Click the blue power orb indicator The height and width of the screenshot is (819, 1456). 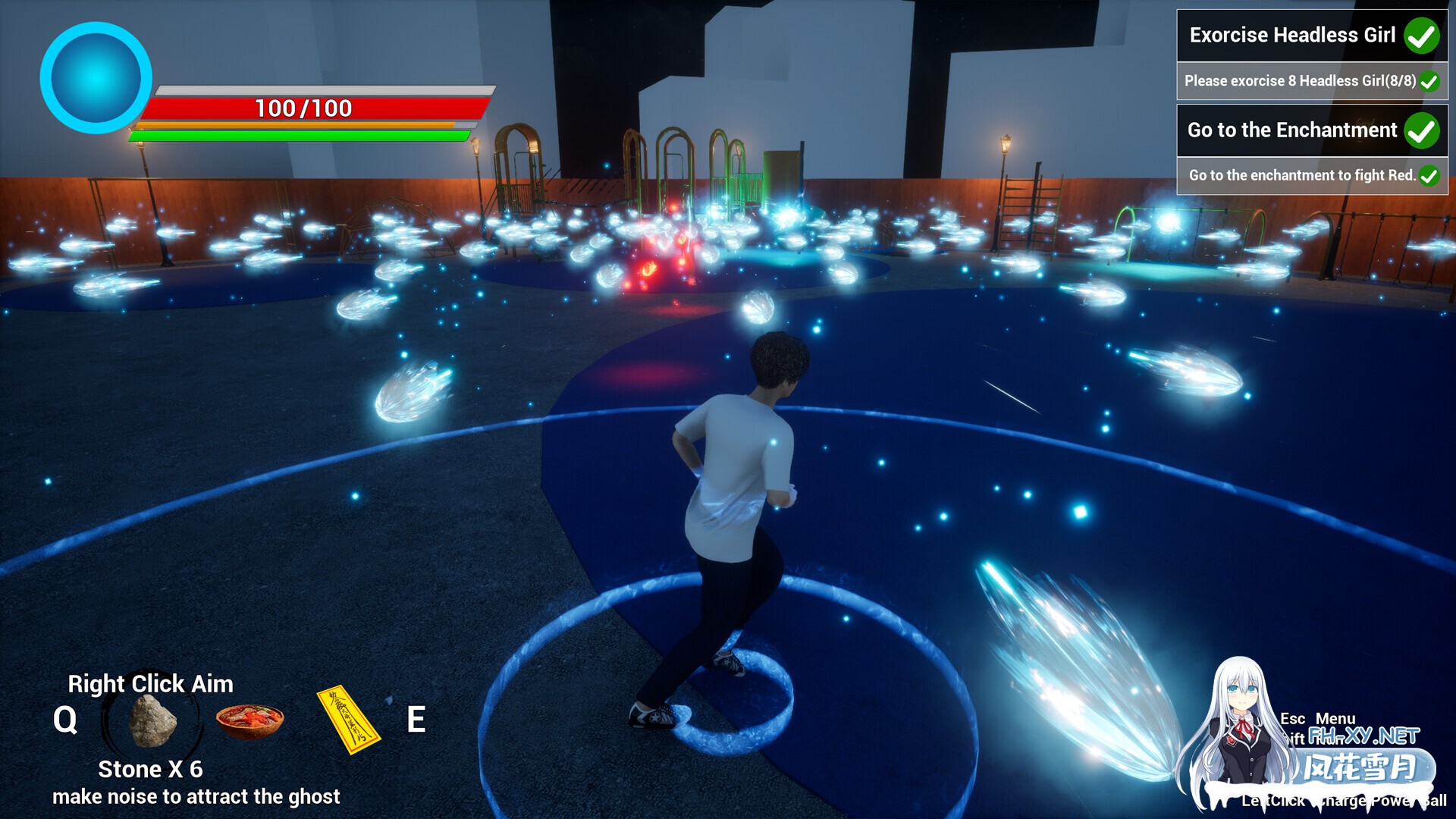[96, 78]
